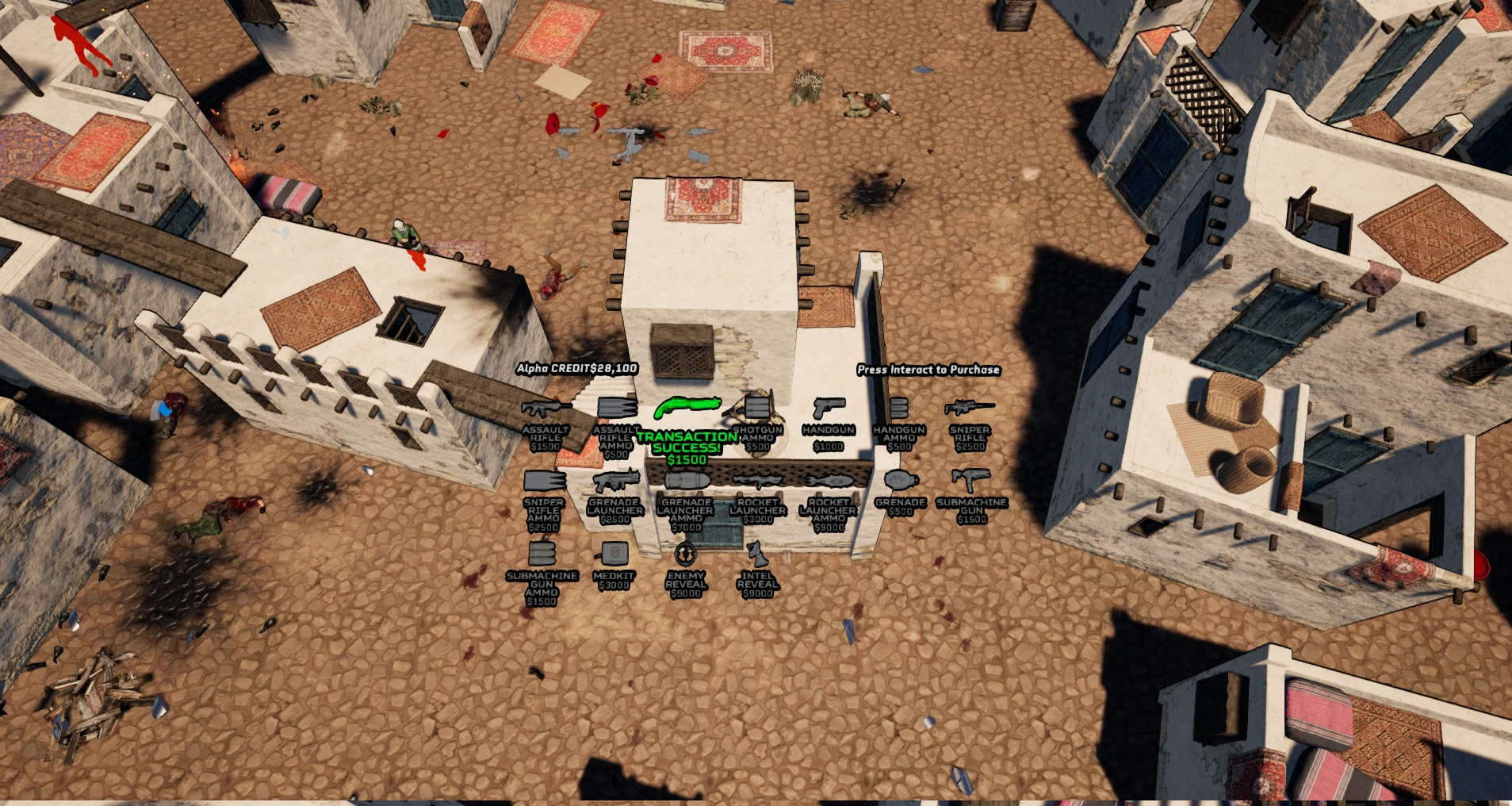Buy Grenade Launcher Ammo for $7000
Viewport: 1512px width, 806px height.
point(687,481)
